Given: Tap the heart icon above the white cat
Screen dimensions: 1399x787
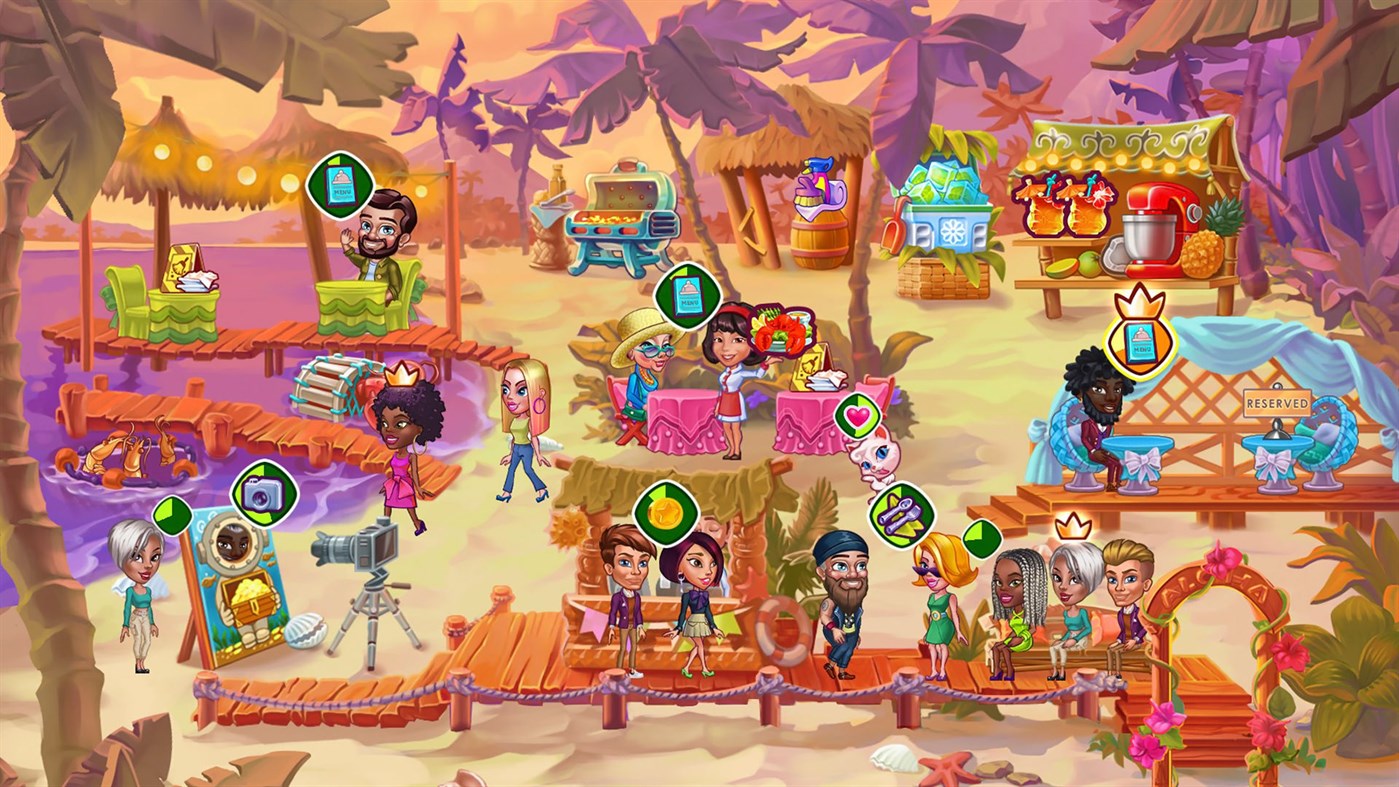Looking at the screenshot, I should coord(858,415).
